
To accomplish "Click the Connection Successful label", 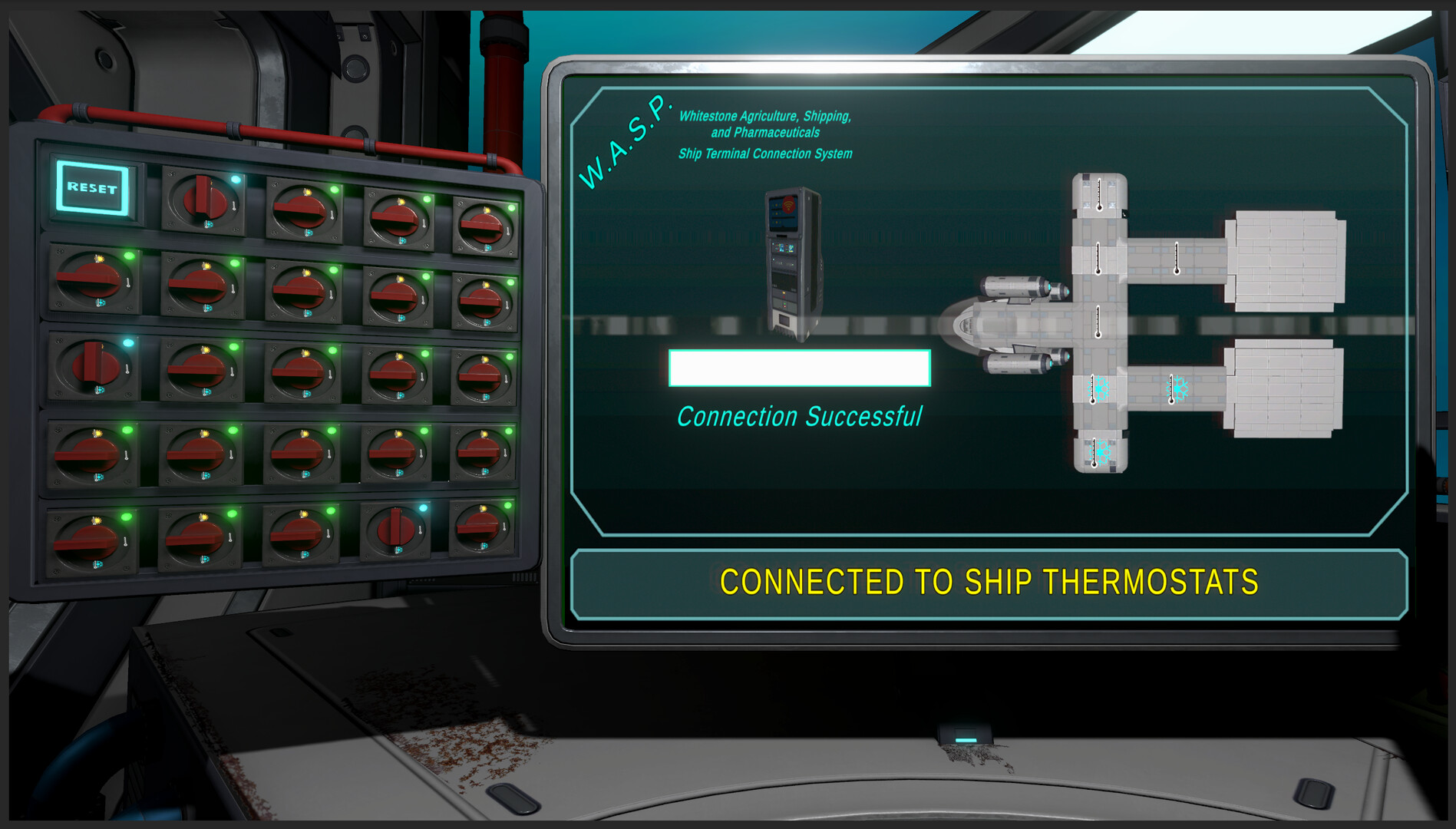I will pos(800,417).
